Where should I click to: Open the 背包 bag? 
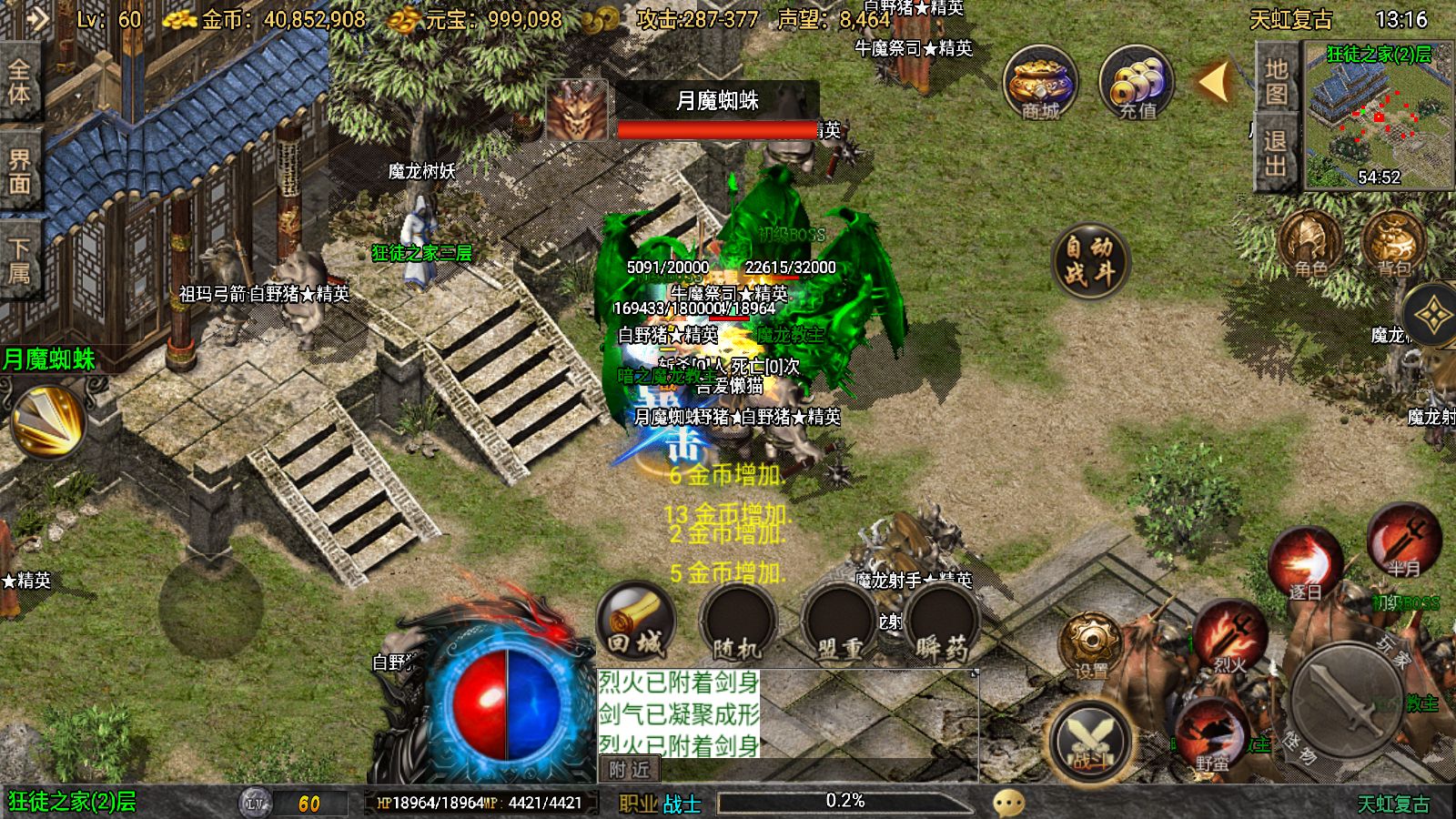[x=1393, y=244]
